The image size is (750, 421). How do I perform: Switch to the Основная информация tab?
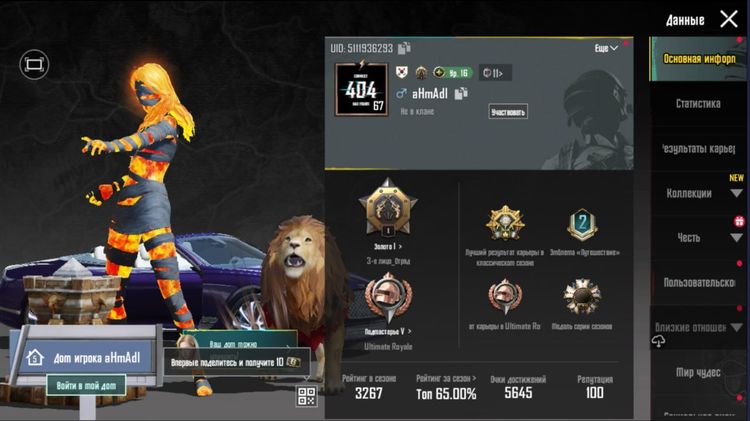point(698,58)
